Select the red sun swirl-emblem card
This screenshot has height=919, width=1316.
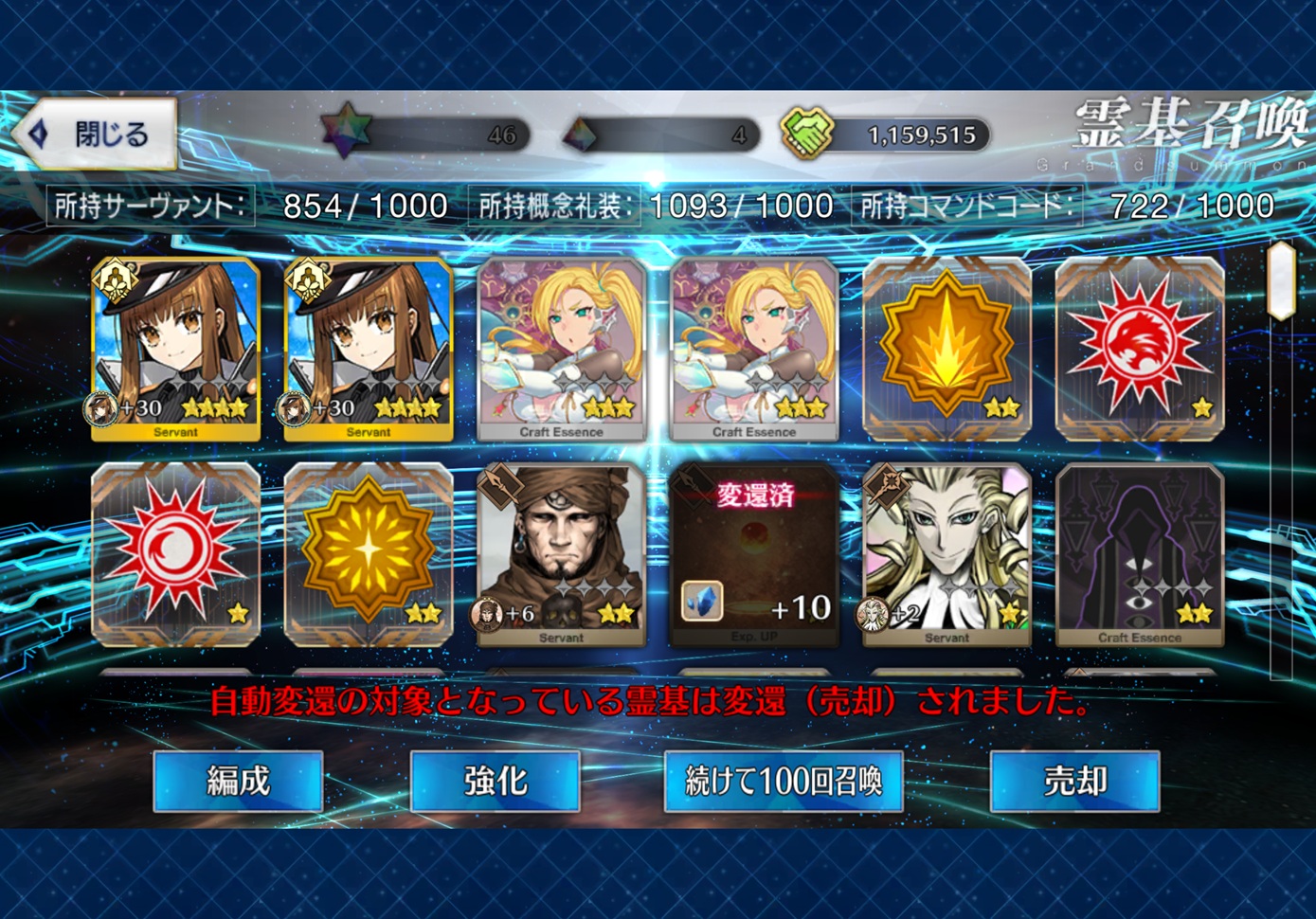175,554
